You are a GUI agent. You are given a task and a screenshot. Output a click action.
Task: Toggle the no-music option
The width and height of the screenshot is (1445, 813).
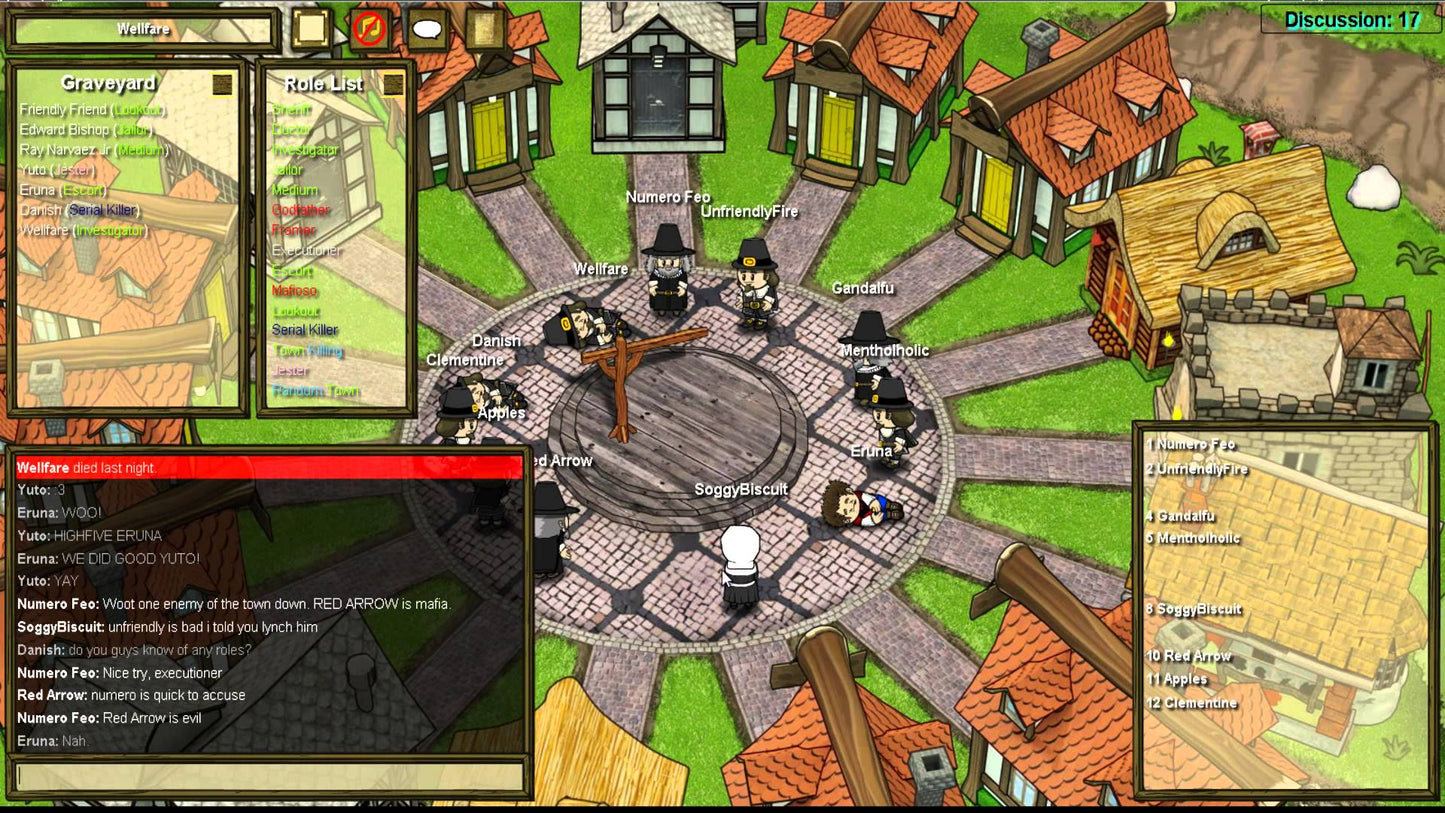tap(369, 28)
